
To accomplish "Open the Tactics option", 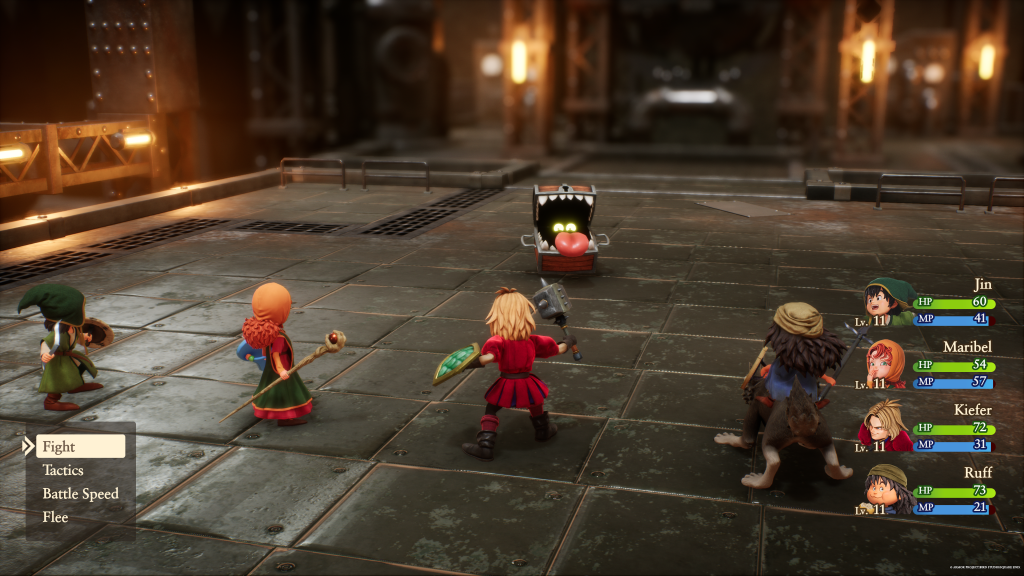I will 63,470.
